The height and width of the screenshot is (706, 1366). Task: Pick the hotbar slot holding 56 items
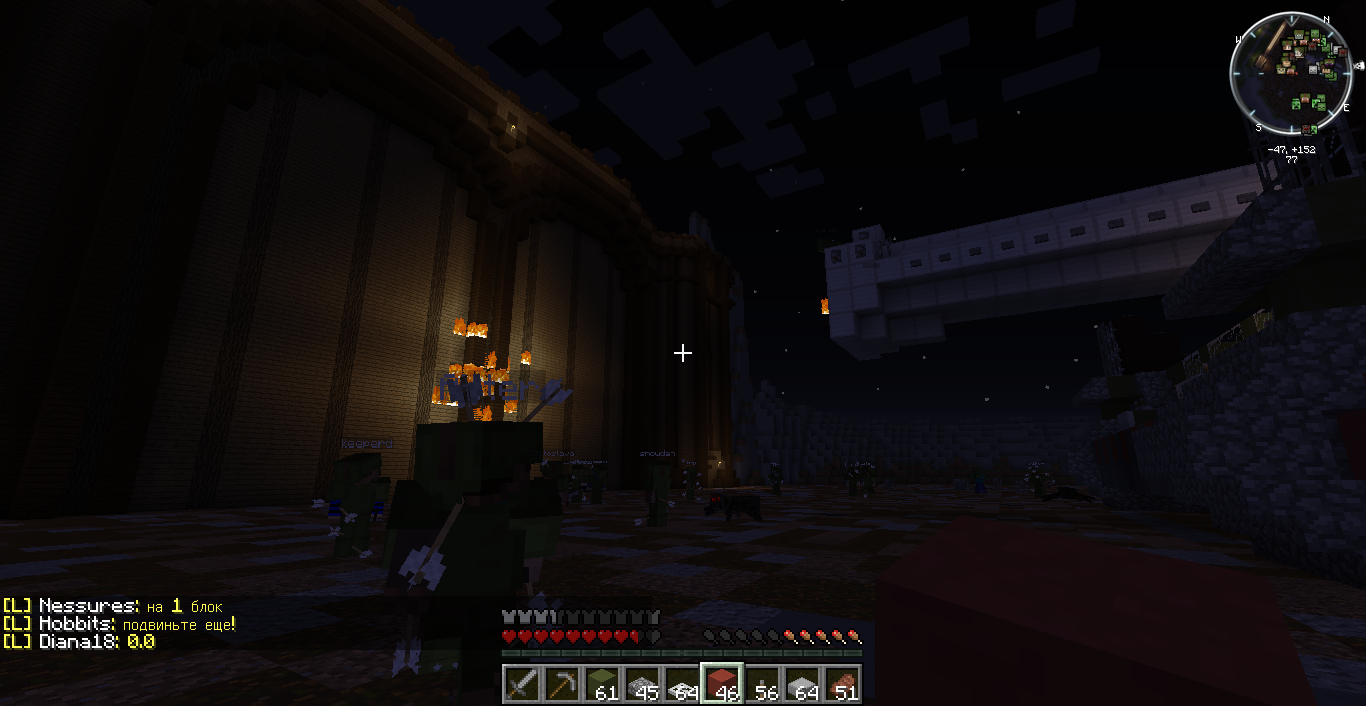point(761,684)
